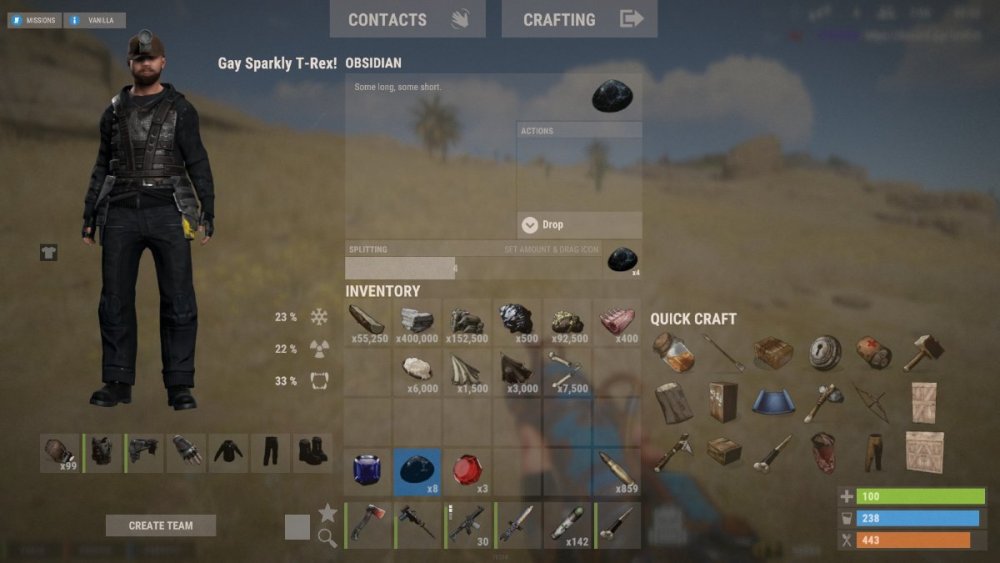Image resolution: width=1000 pixels, height=563 pixels.
Task: Click the Create Team button
Action: click(x=160, y=525)
